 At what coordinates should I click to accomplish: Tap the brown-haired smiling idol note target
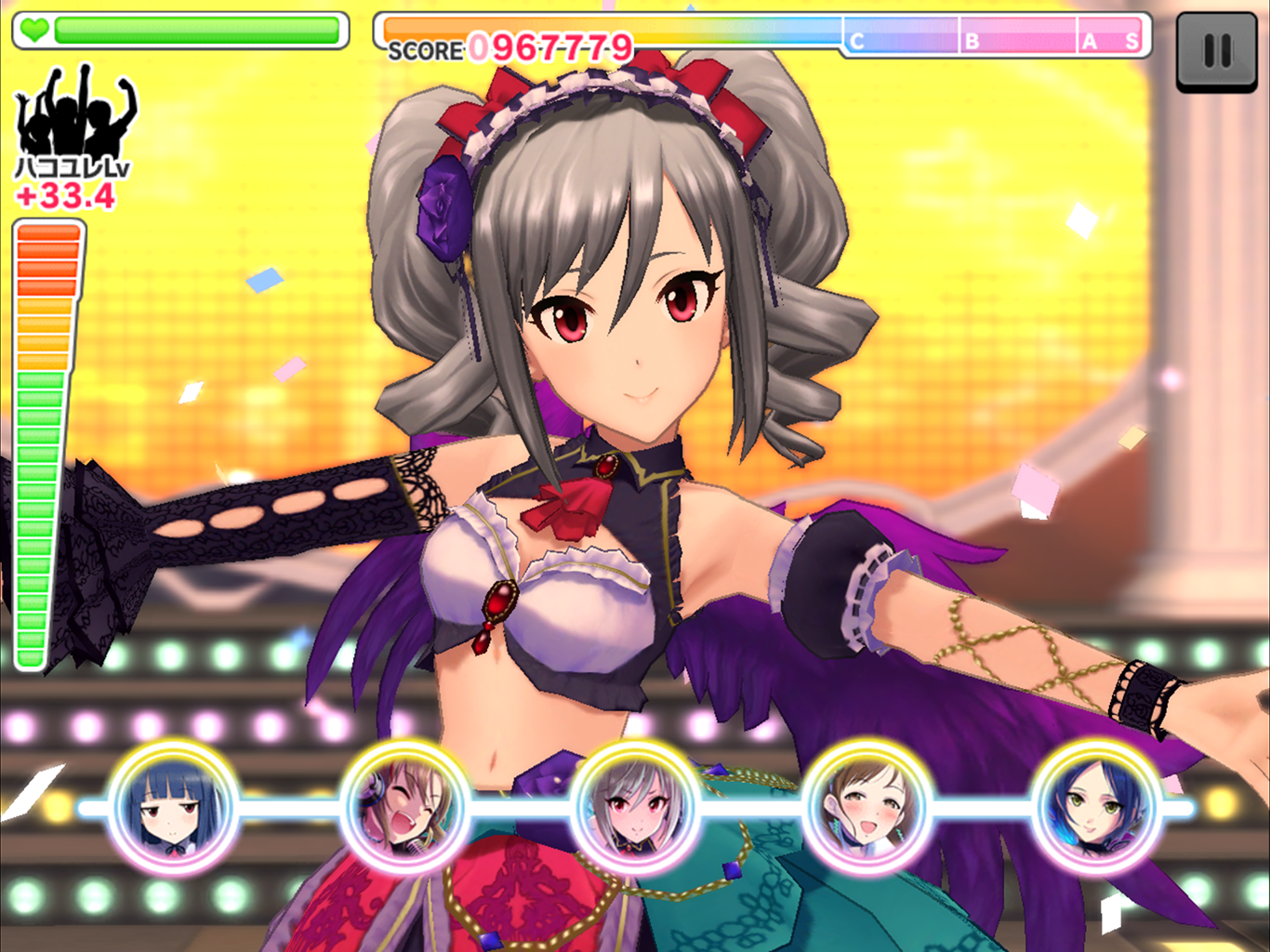click(867, 807)
